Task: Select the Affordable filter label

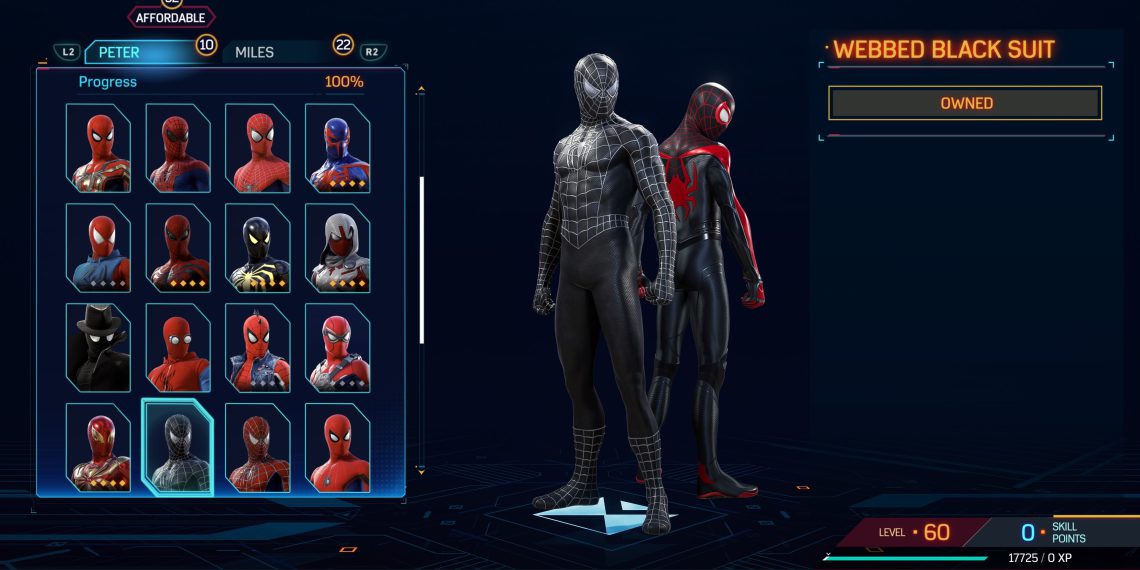Action: (x=170, y=18)
